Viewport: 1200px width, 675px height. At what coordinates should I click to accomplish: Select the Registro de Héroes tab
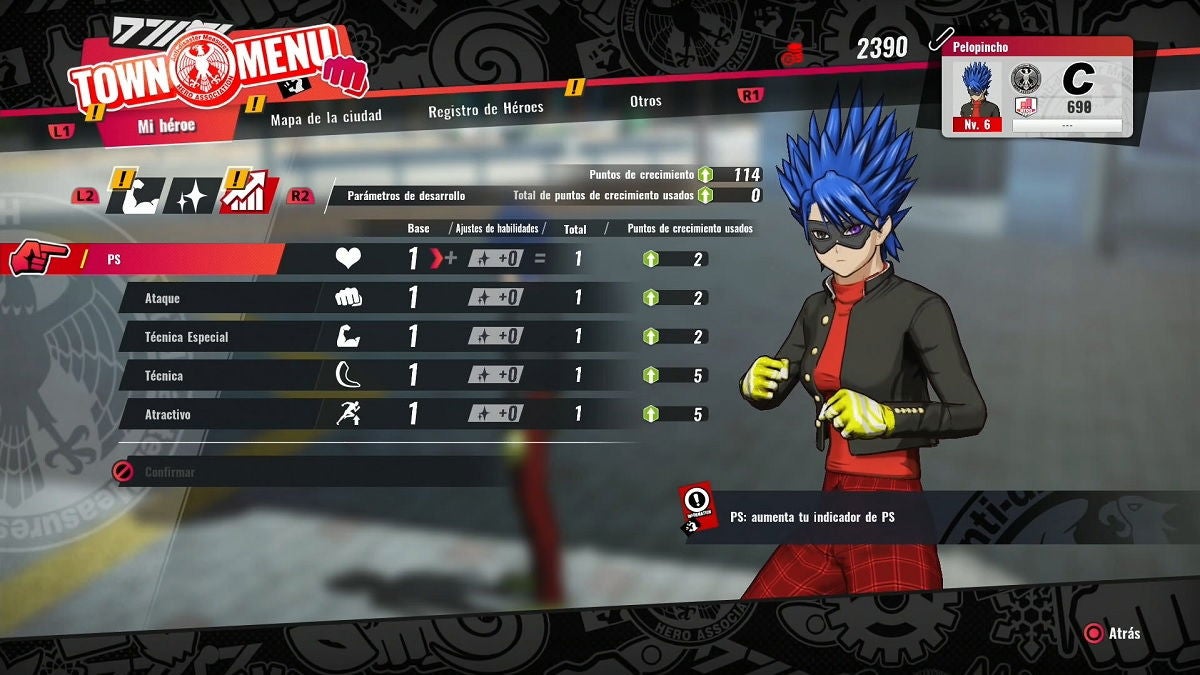tap(486, 109)
